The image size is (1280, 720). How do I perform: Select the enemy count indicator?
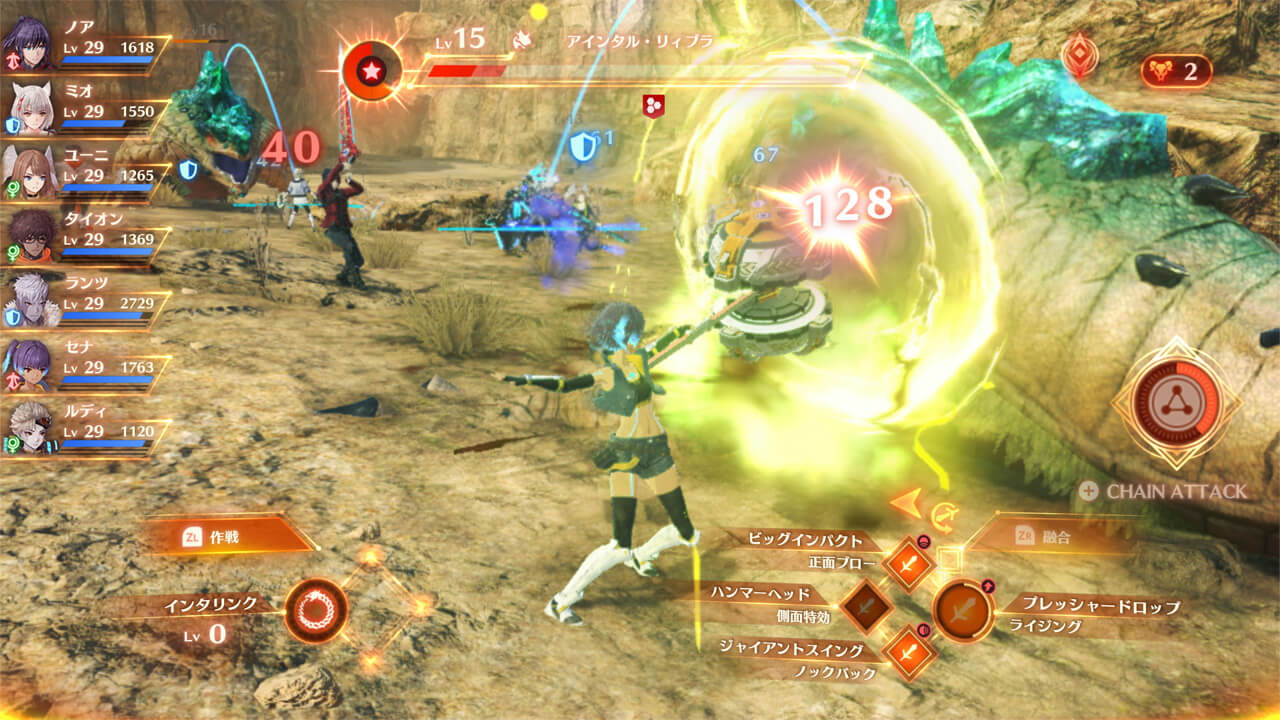(1176, 71)
